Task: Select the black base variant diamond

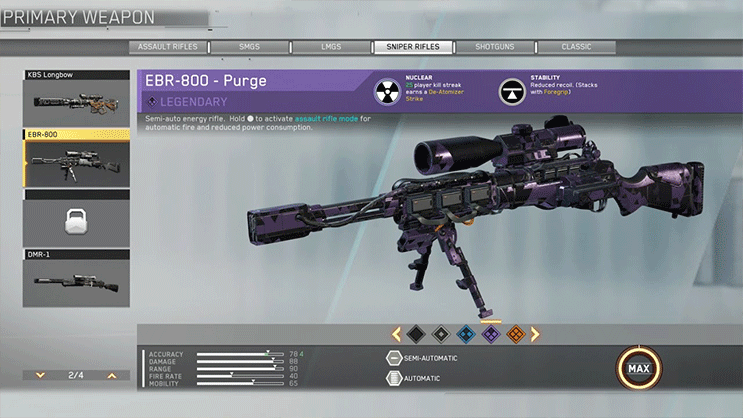Action: click(x=417, y=334)
